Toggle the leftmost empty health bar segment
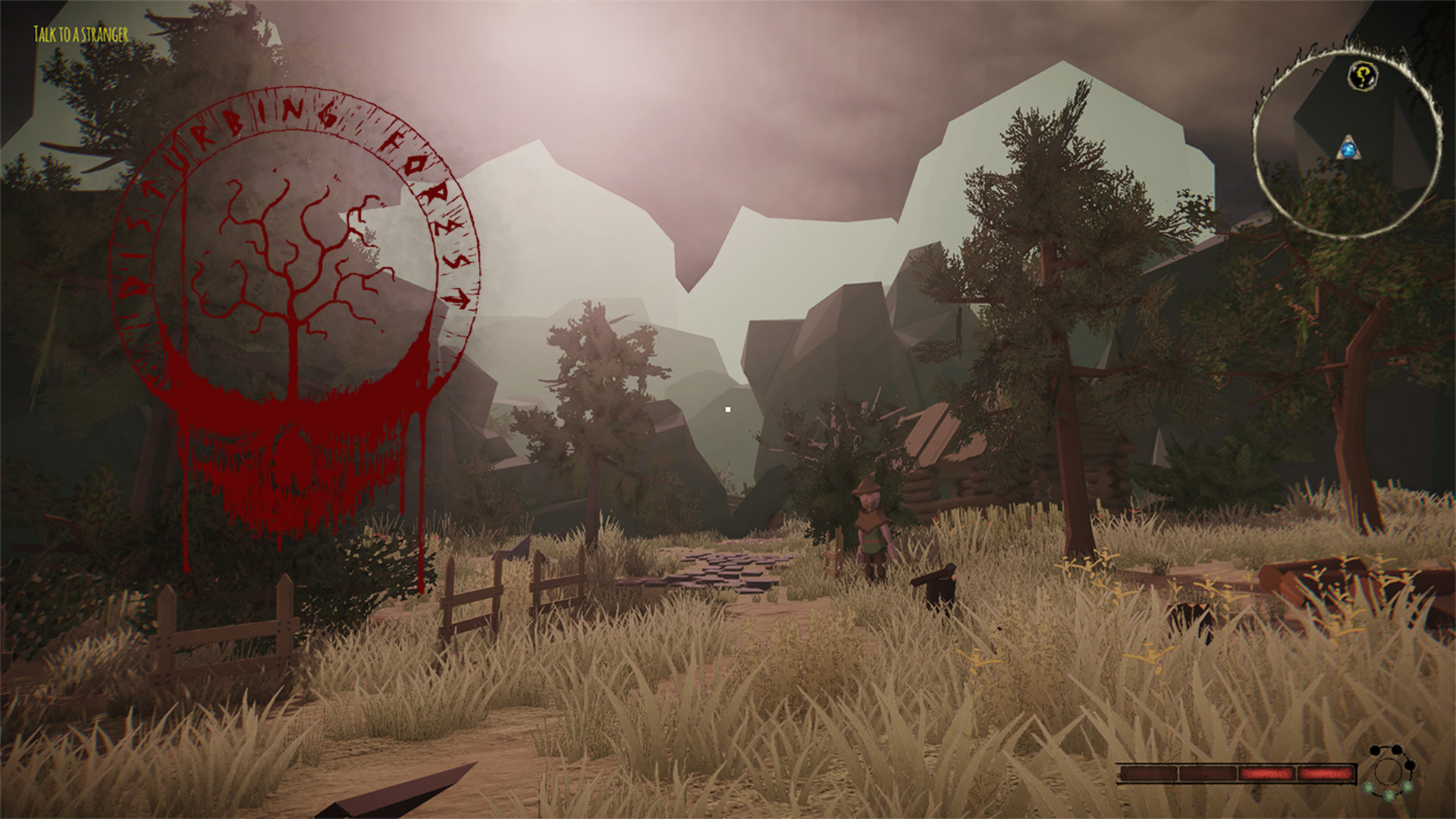The height and width of the screenshot is (819, 1456). pyautogui.click(x=1147, y=772)
